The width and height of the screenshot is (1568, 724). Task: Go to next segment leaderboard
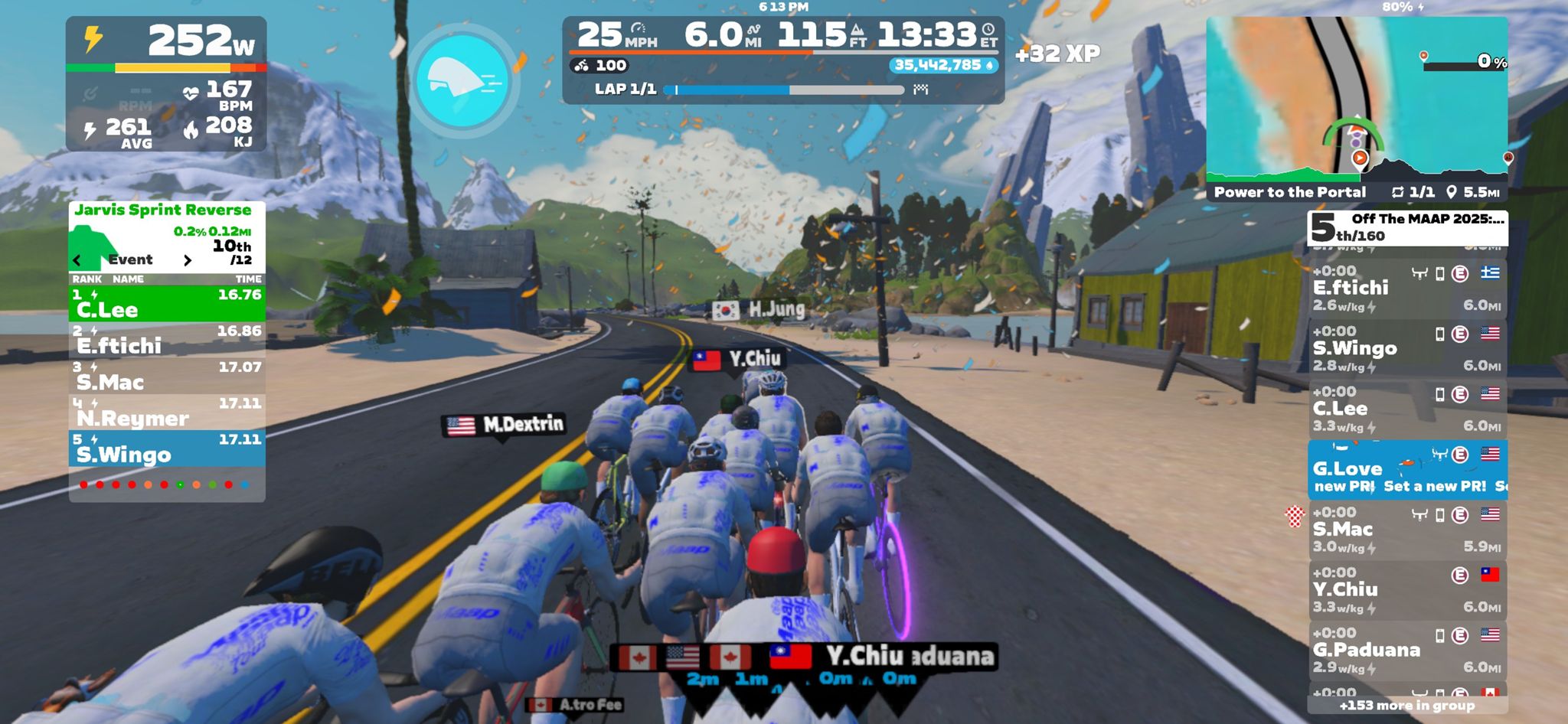[188, 260]
